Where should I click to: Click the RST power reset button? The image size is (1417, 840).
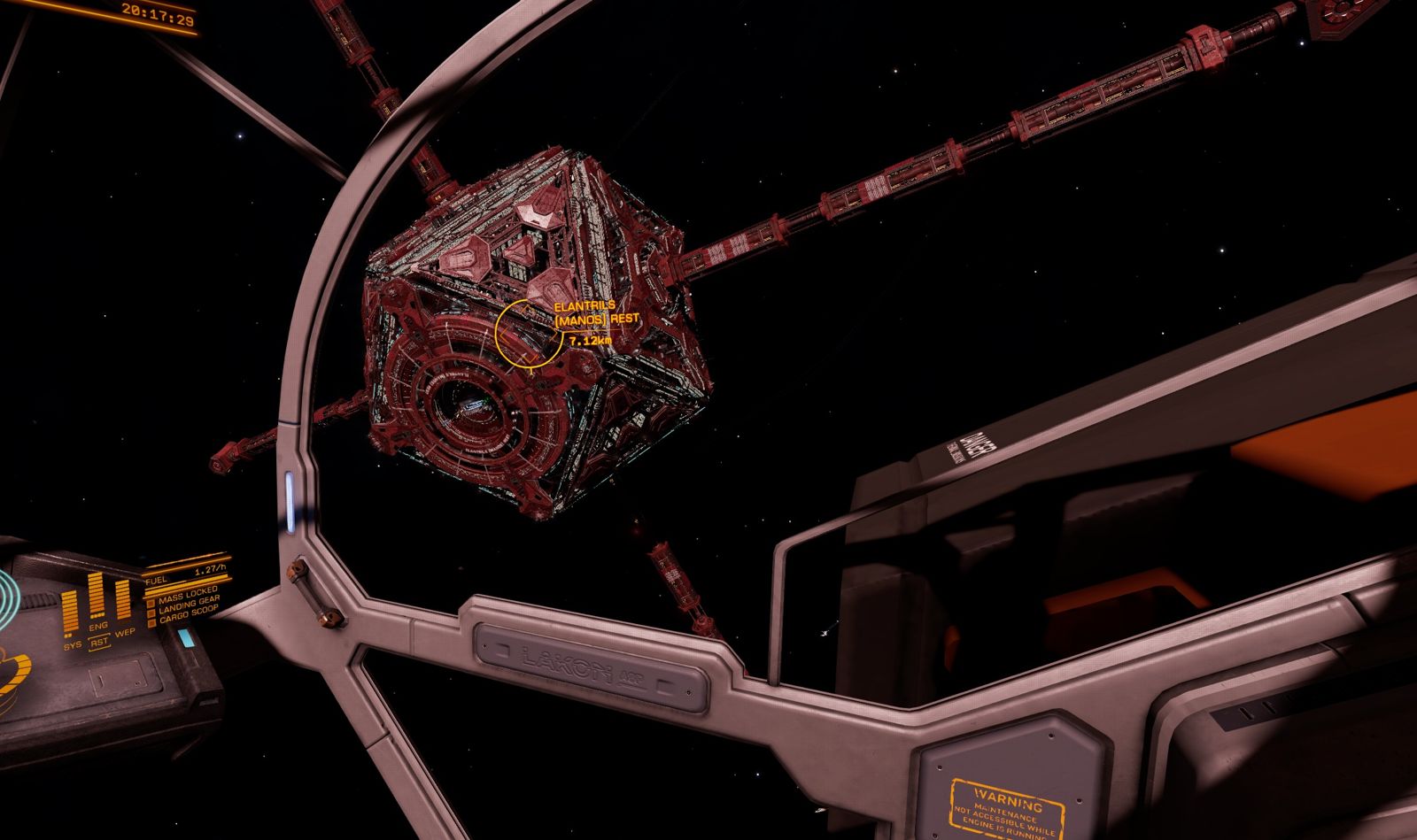(99, 643)
